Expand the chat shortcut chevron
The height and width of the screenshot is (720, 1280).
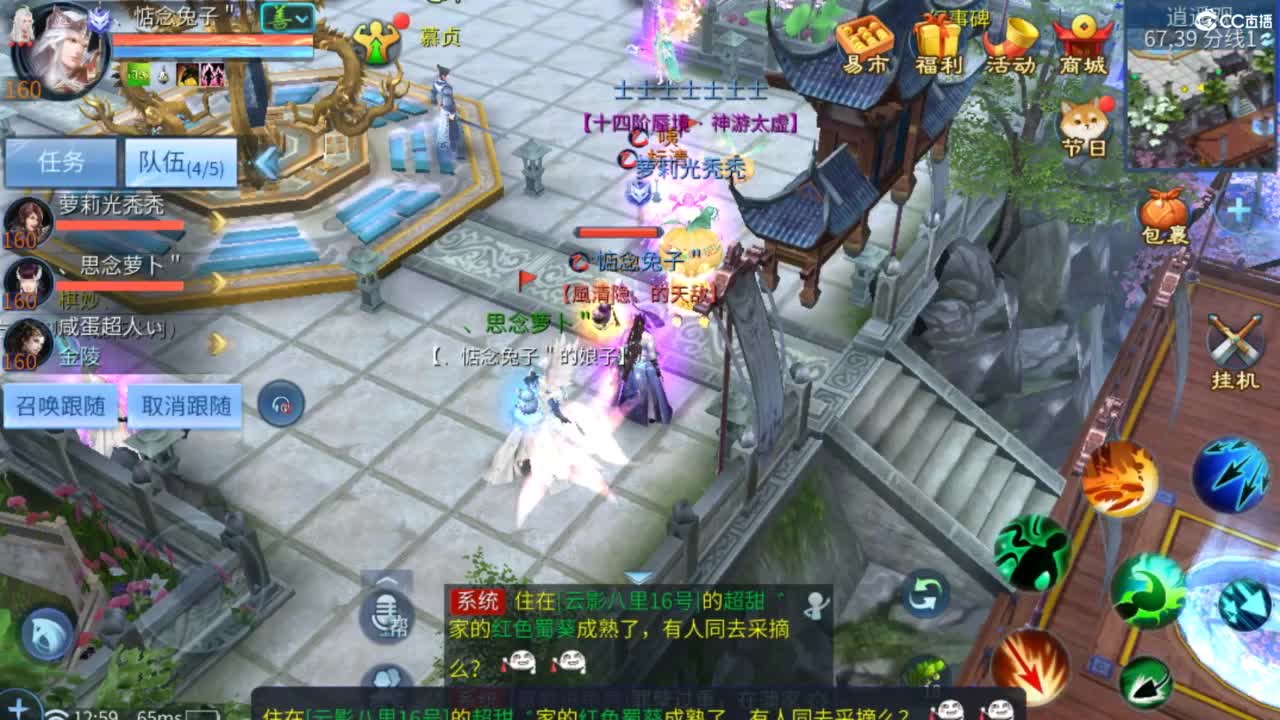(x=385, y=580)
